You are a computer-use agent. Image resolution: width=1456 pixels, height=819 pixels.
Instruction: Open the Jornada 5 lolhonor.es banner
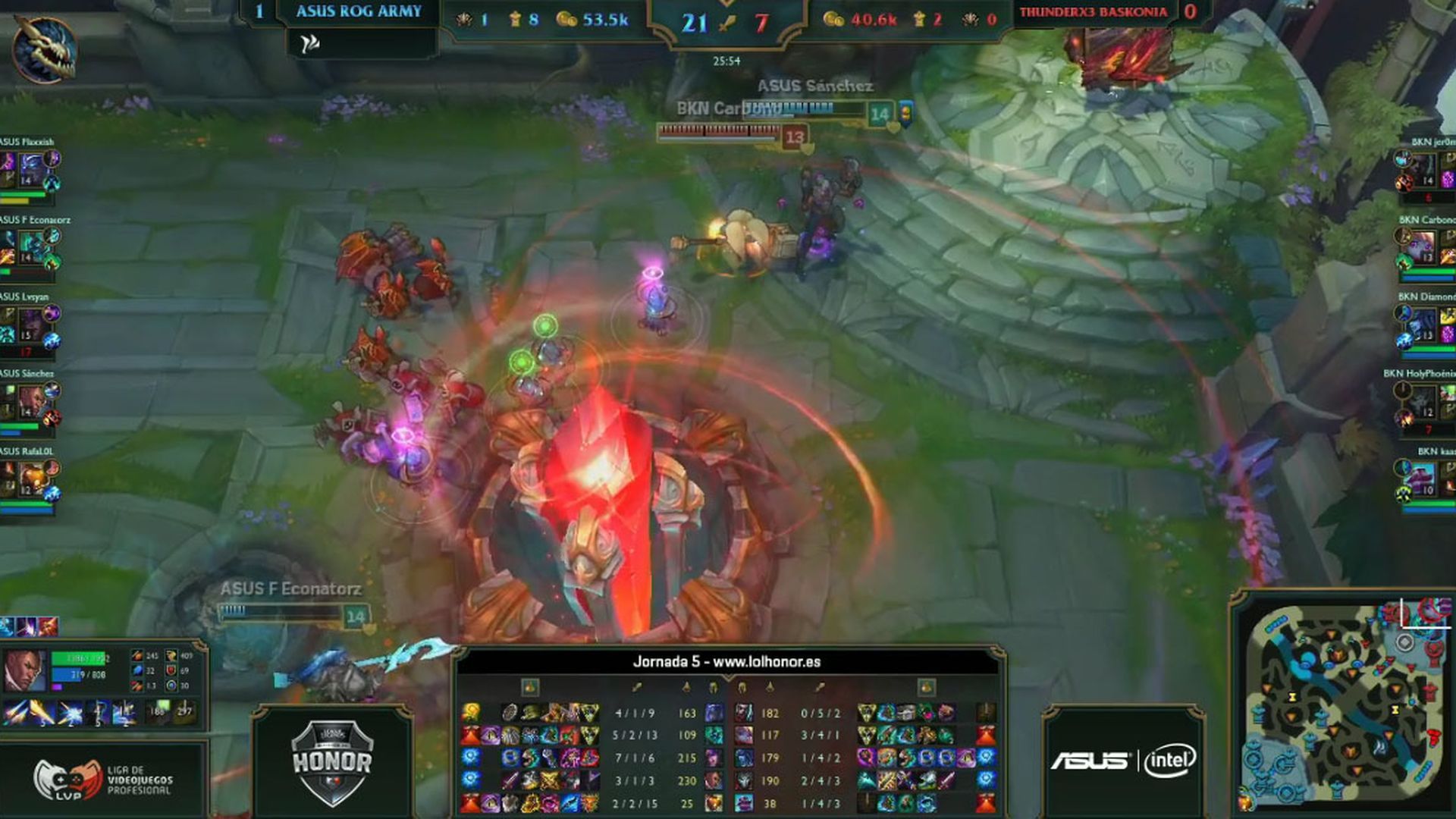click(x=726, y=662)
